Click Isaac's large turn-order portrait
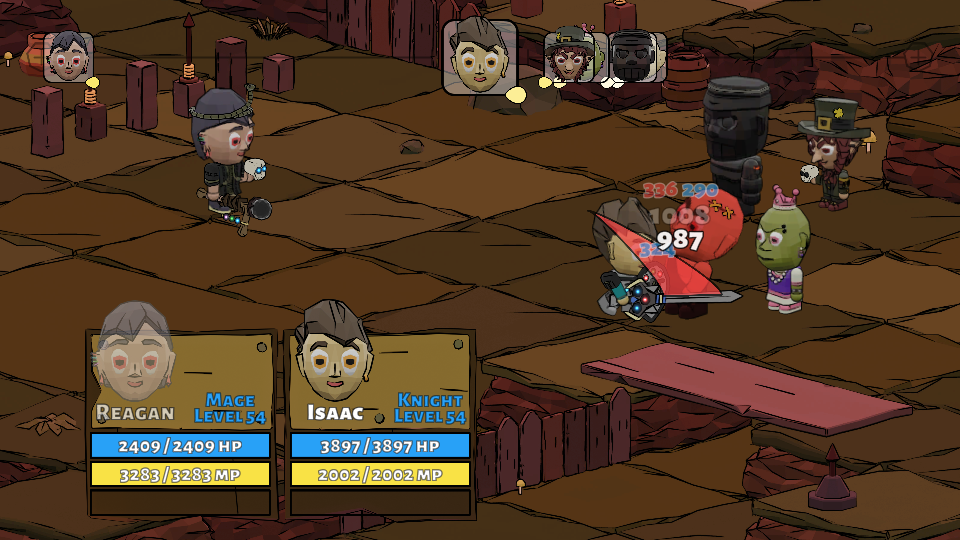 click(x=480, y=57)
